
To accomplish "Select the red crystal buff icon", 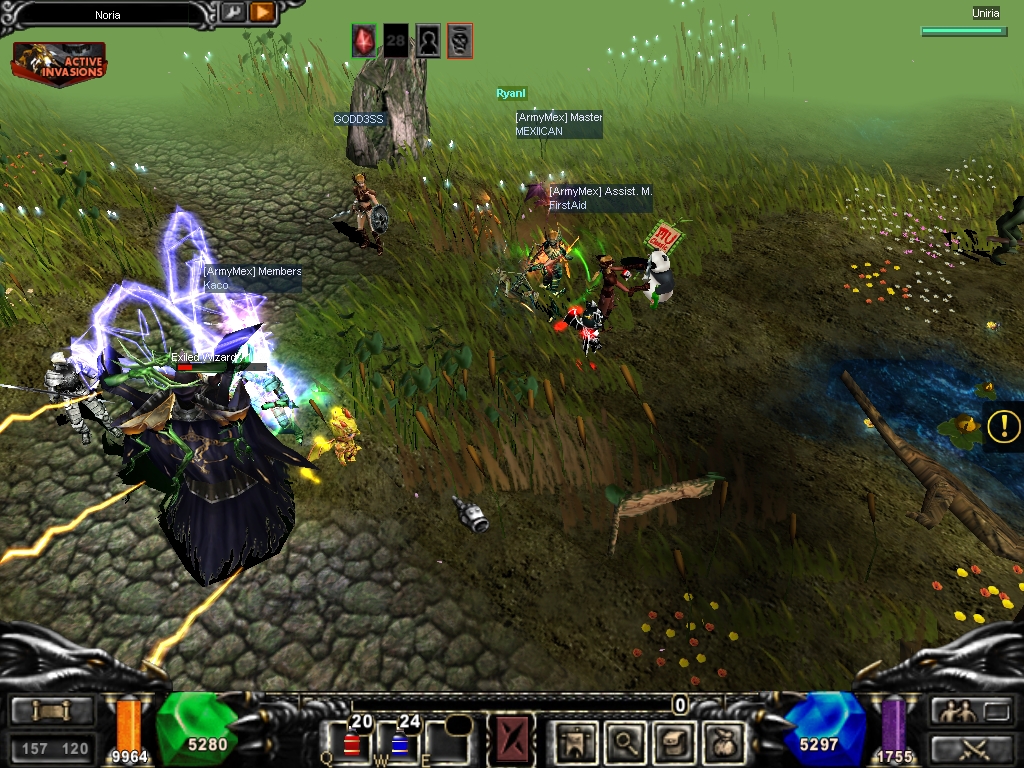I will (x=364, y=40).
